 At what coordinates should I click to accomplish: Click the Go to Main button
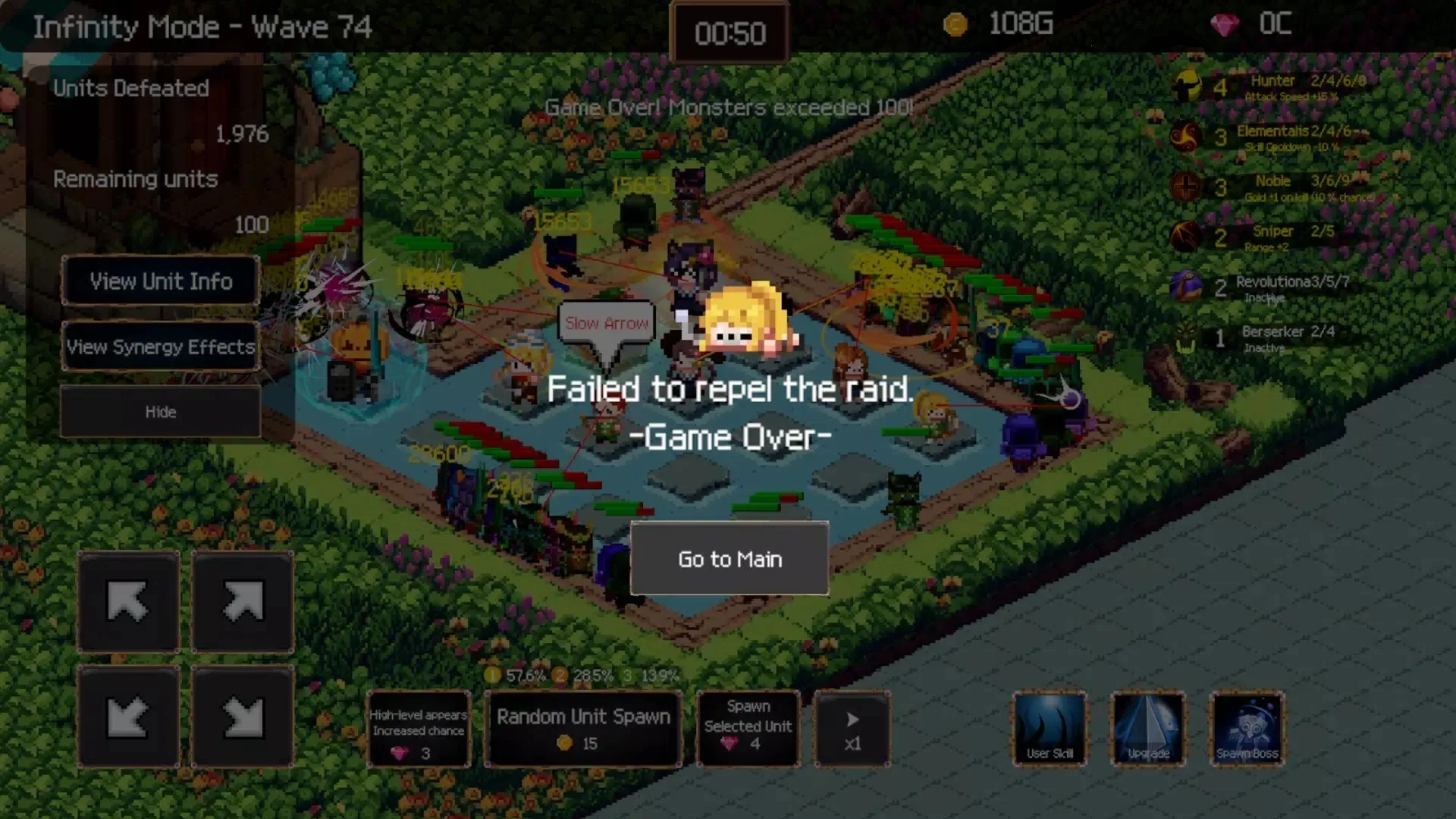[x=730, y=559]
